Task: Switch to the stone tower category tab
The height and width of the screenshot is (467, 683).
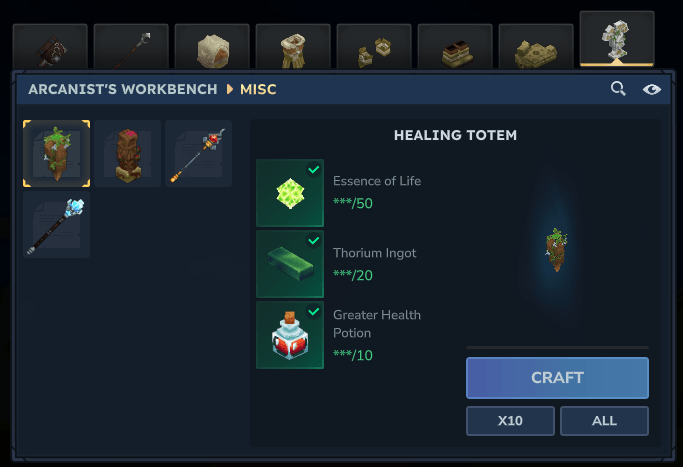Action: coord(293,47)
